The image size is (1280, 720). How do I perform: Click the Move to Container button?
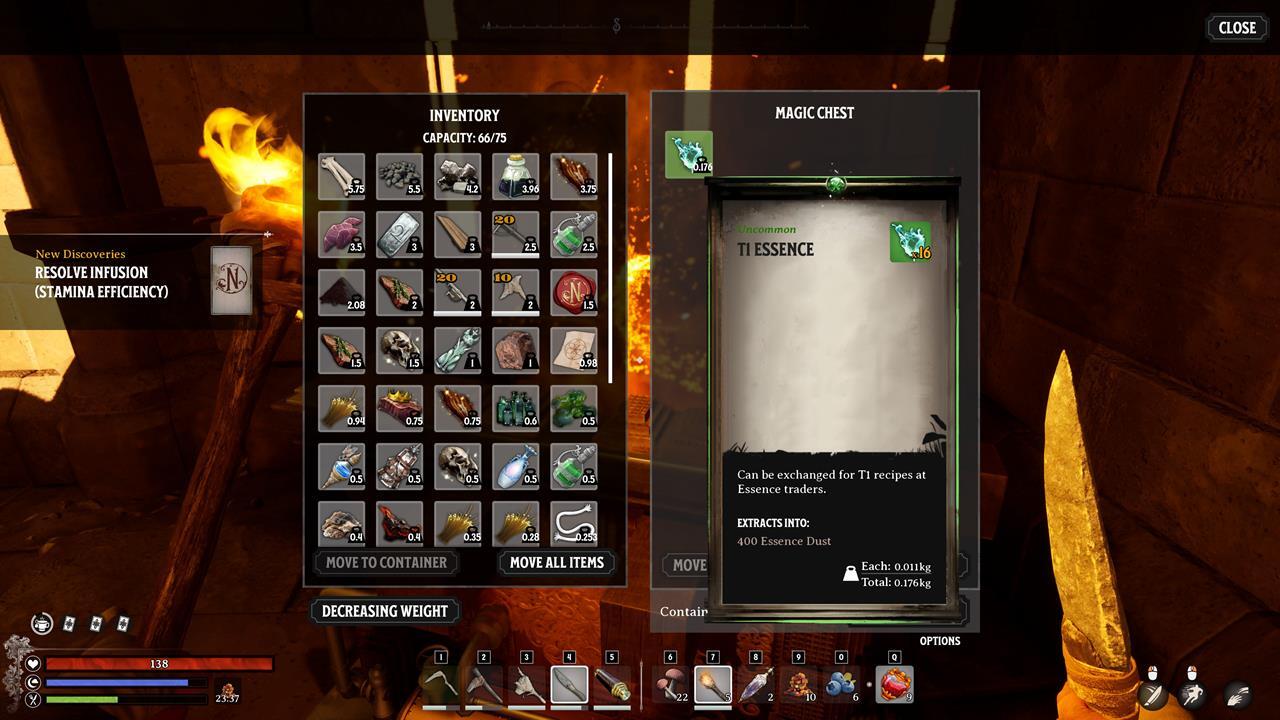coord(386,562)
